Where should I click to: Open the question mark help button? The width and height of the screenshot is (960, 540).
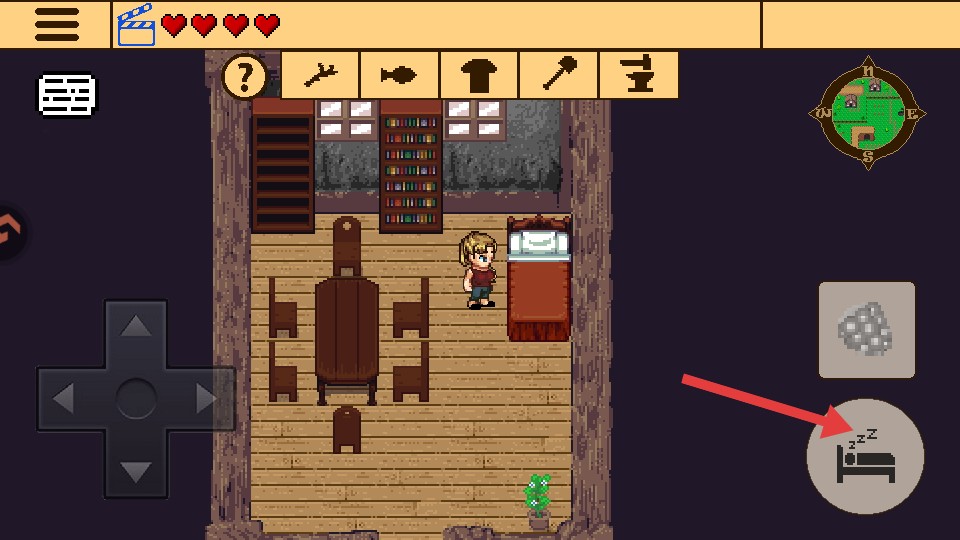click(x=245, y=76)
